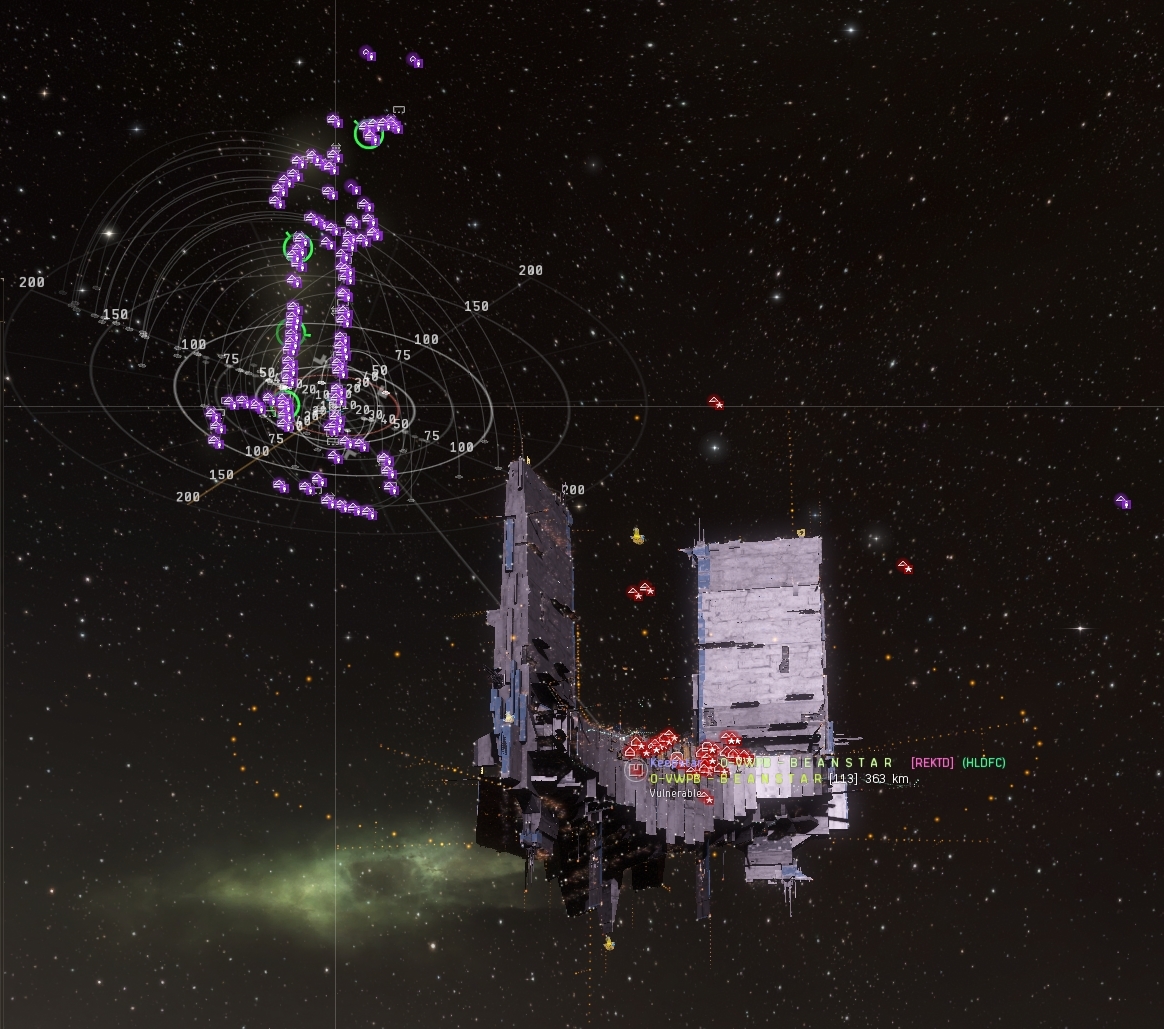1164x1029 pixels.
Task: Select the lone purple fleet bracket far from the fleet
Action: [1122, 502]
